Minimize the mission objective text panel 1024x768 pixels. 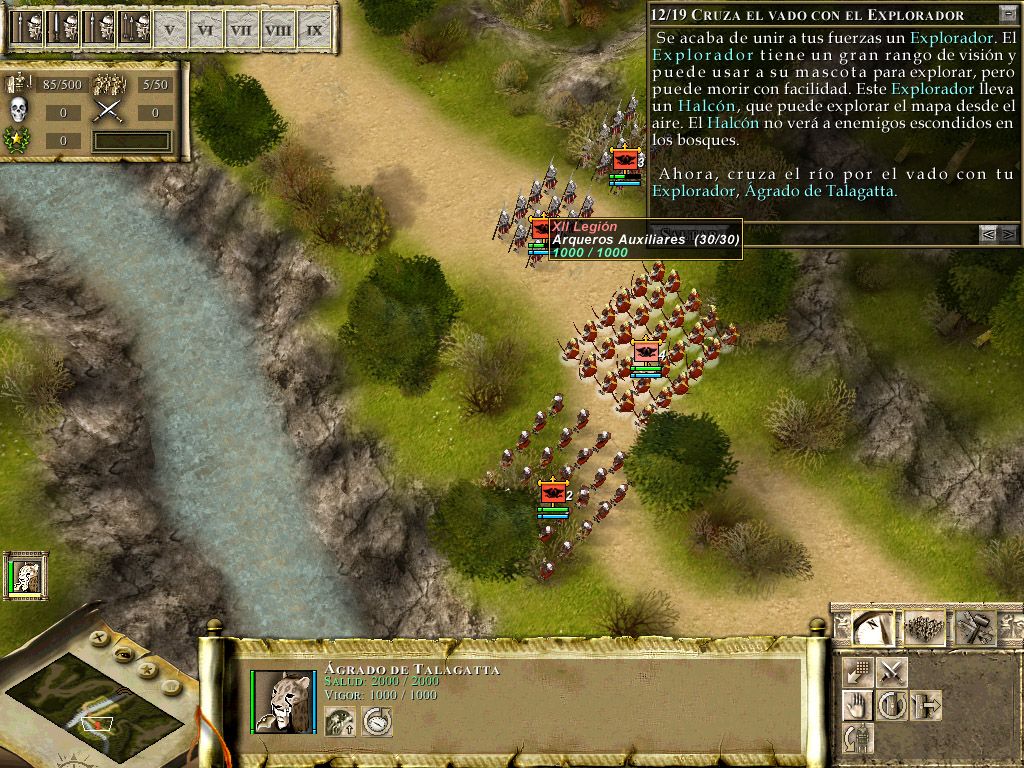1007,14
